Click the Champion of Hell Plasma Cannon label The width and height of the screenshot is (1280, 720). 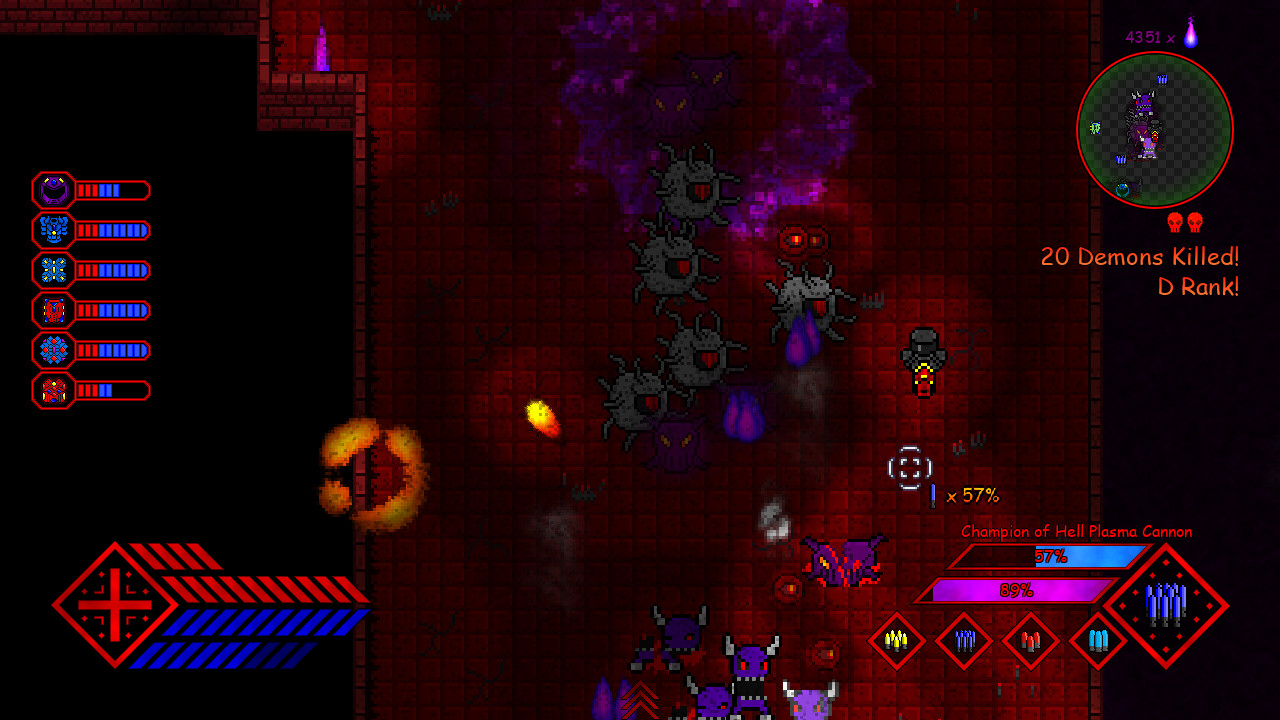click(x=1075, y=532)
